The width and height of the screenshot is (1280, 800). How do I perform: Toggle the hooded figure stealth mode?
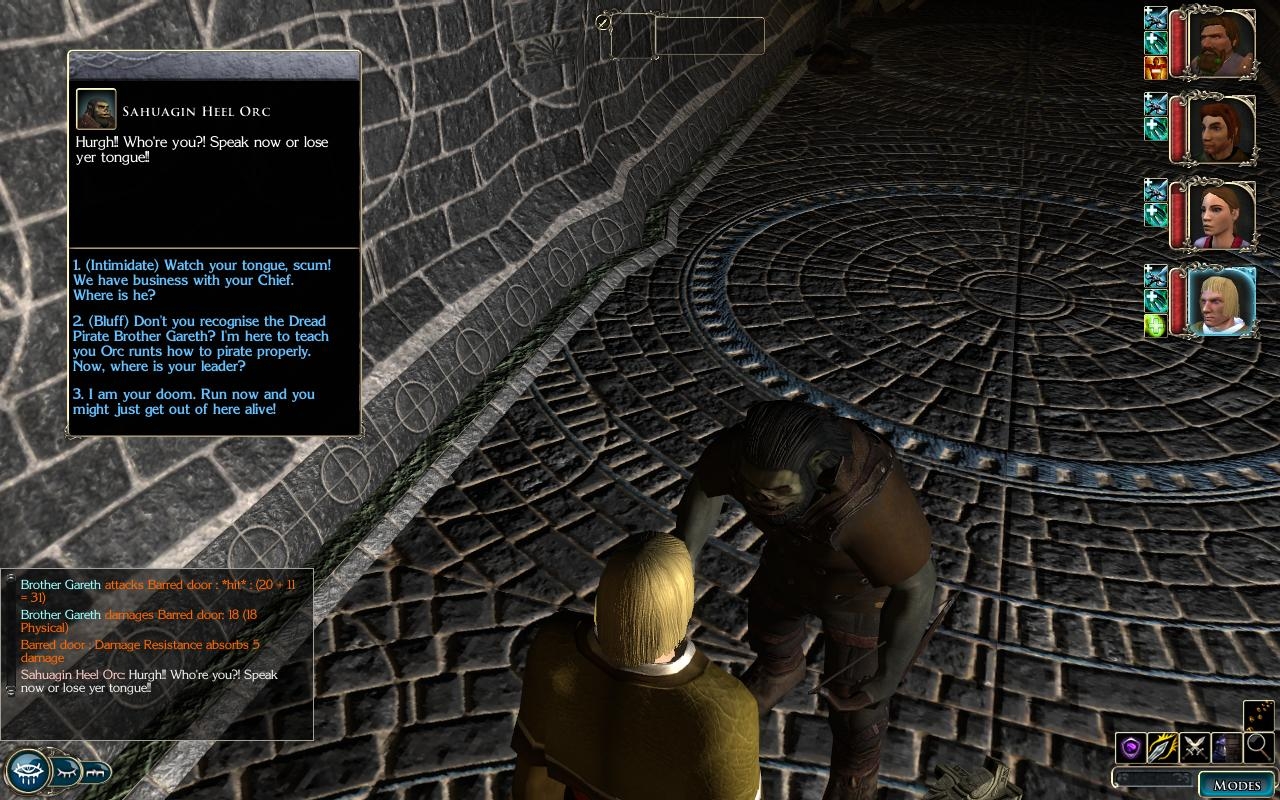point(1227,747)
